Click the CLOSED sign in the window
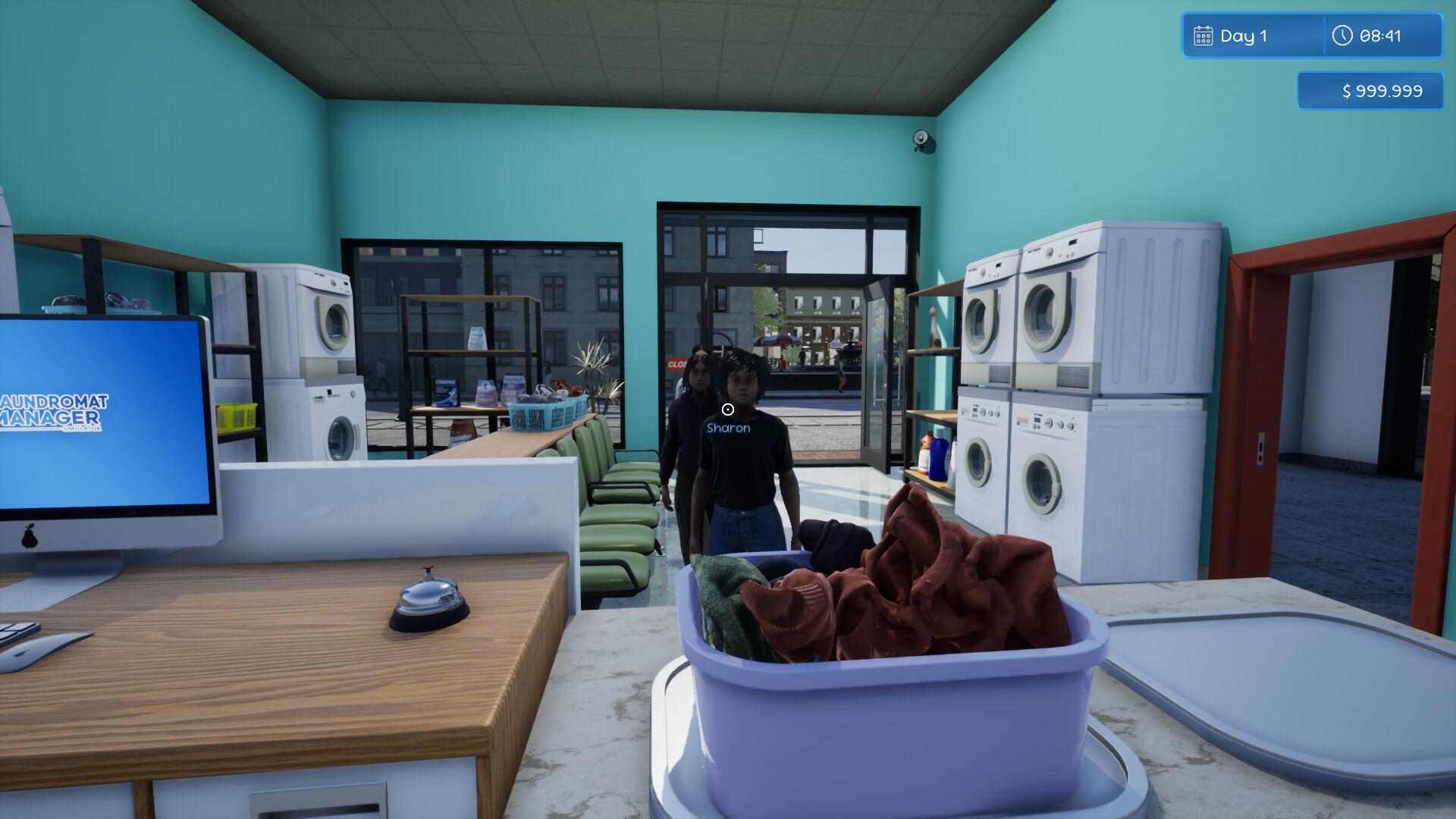 pyautogui.click(x=677, y=365)
